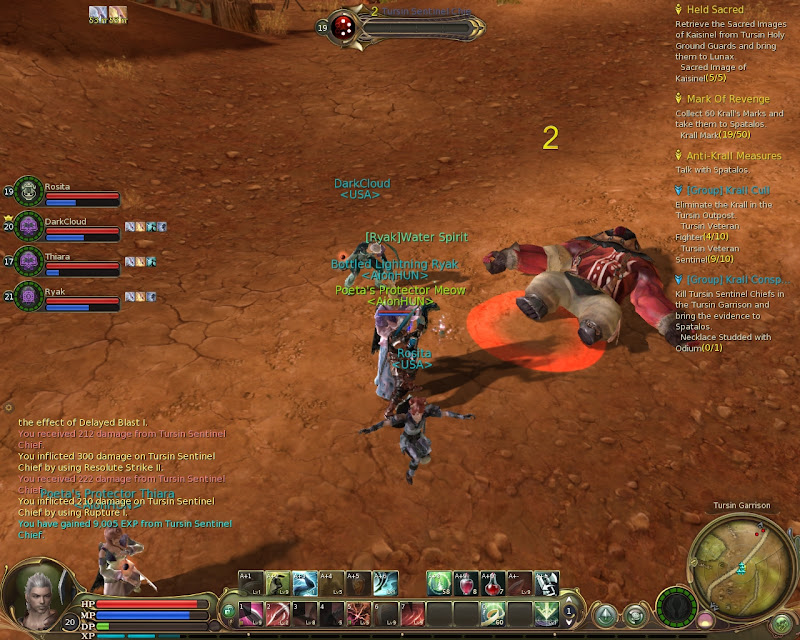
Task: Open the [Group] Krall Consp... quest
Action: (733, 280)
